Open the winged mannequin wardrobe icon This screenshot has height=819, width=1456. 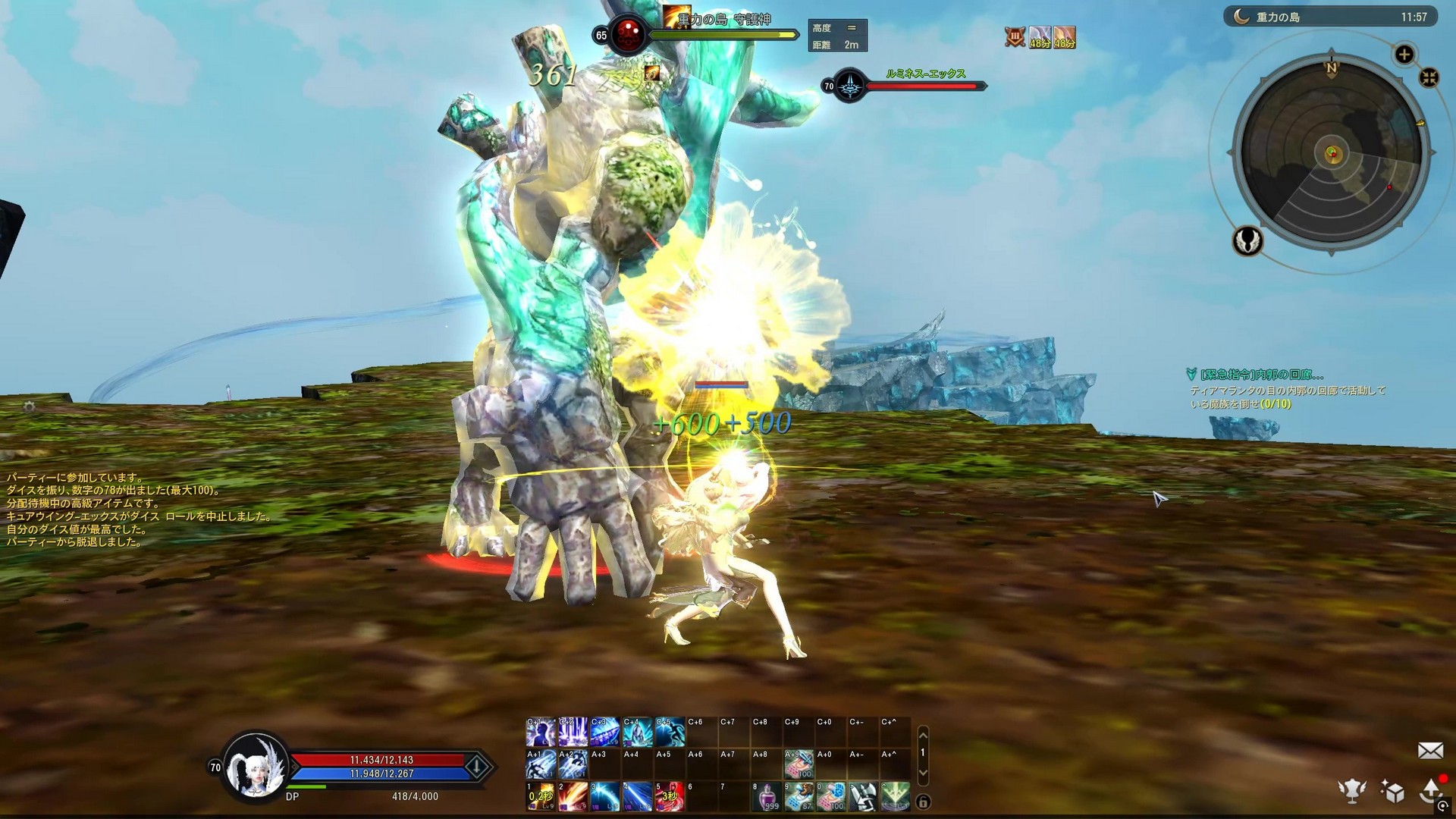1352,791
